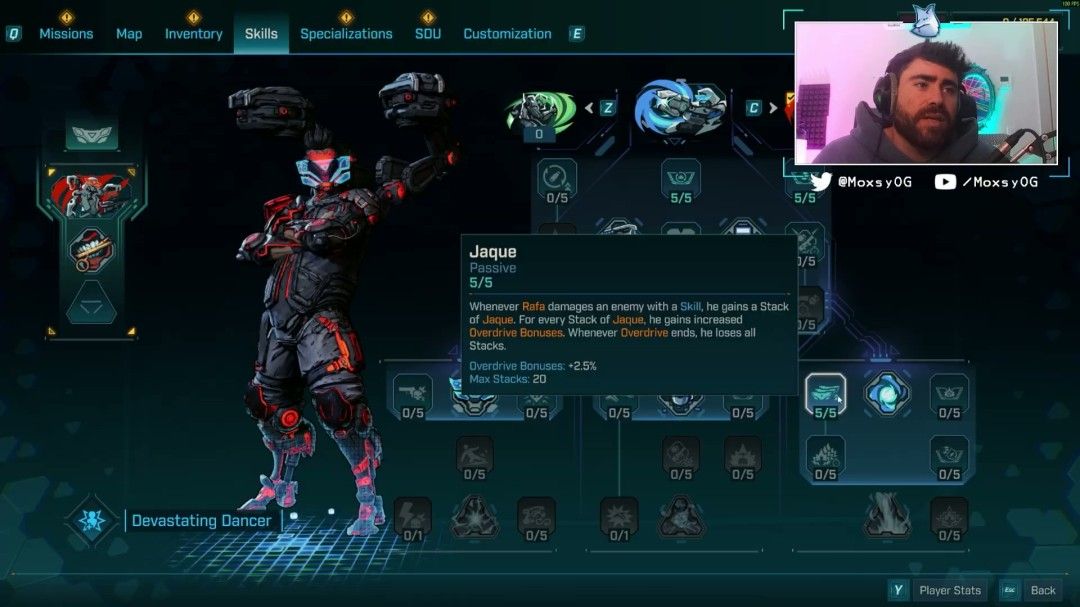Open the Missions tab
The height and width of the screenshot is (607, 1080).
[66, 34]
